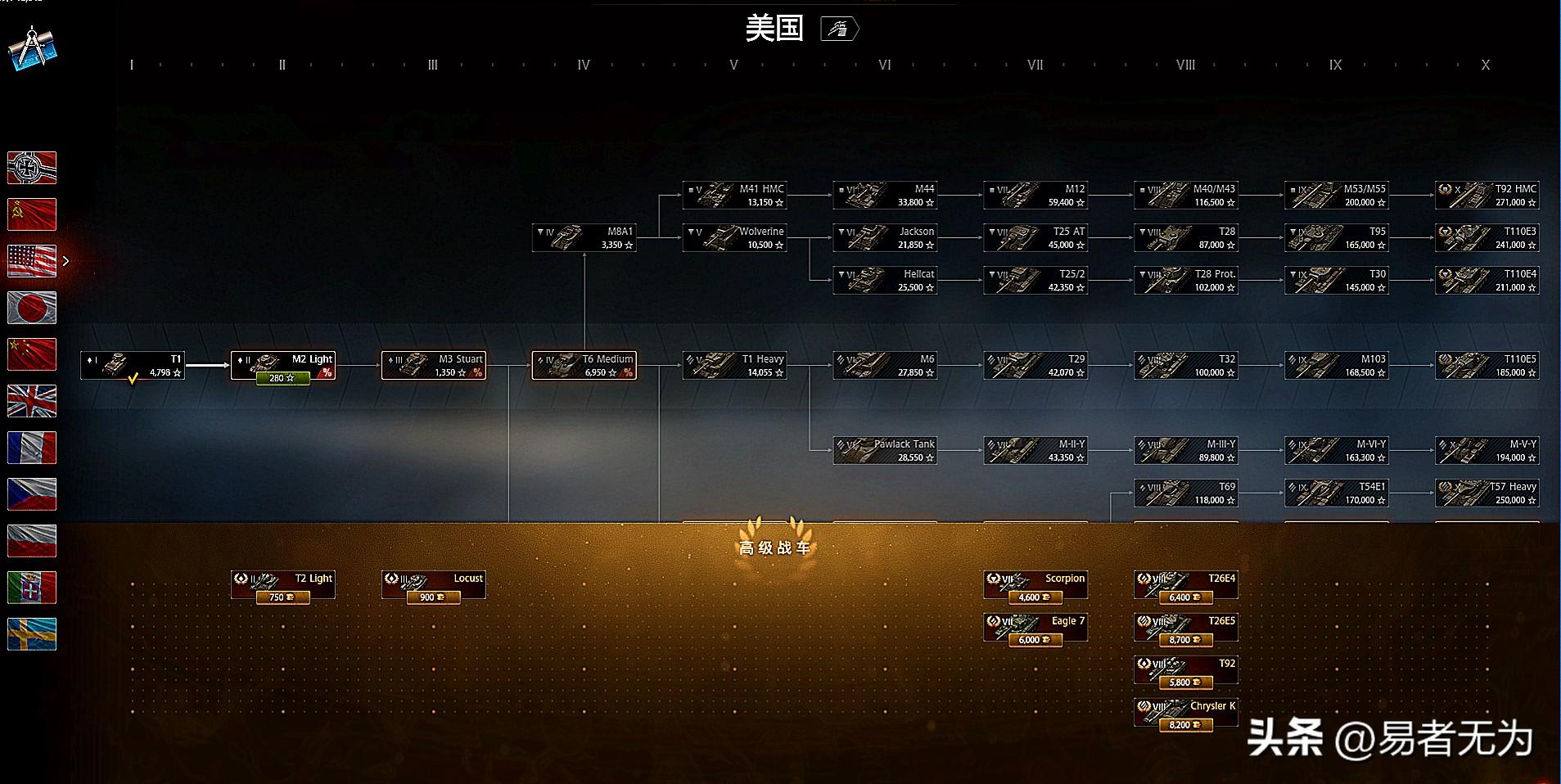
Task: Pick the T110E5 heavy tank node
Action: pos(1487,365)
